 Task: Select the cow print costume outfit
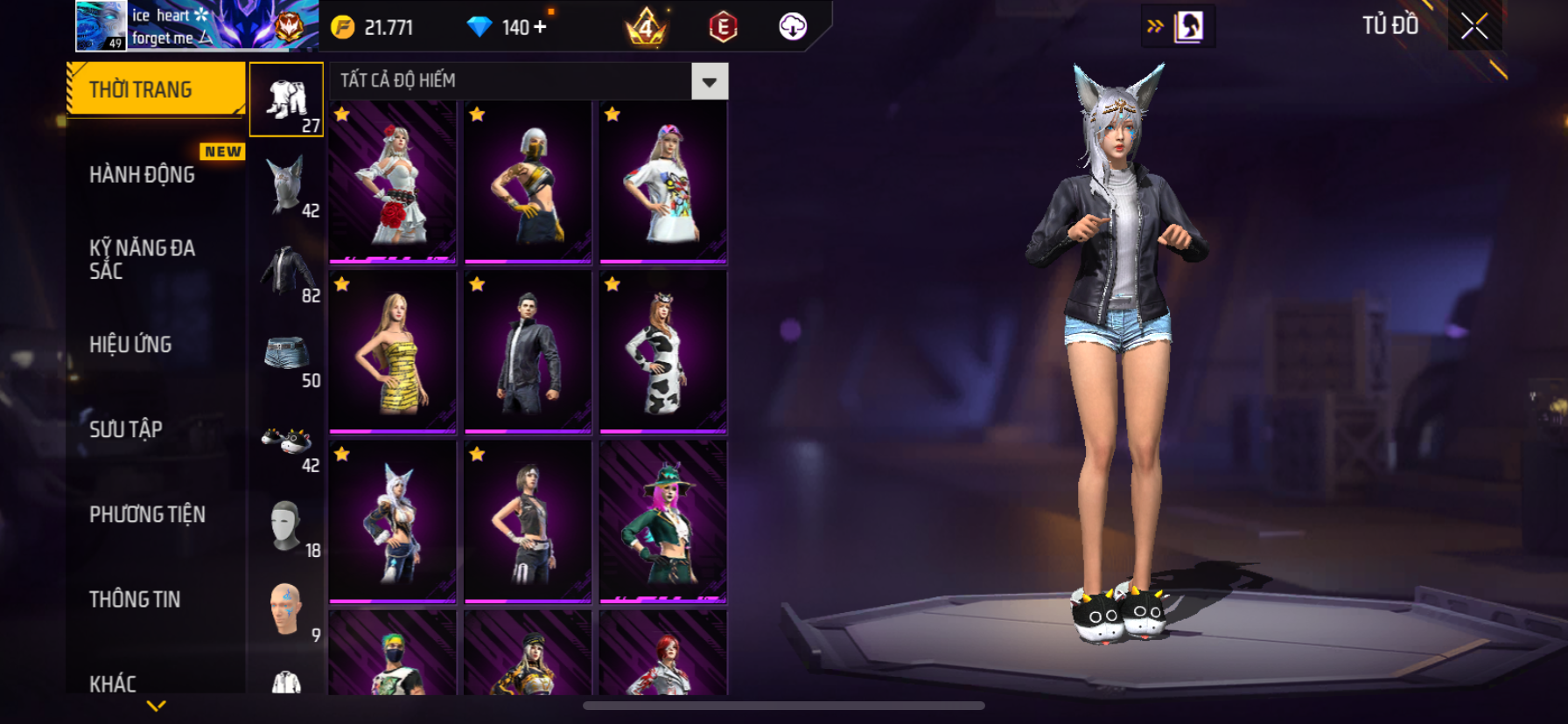[663, 352]
